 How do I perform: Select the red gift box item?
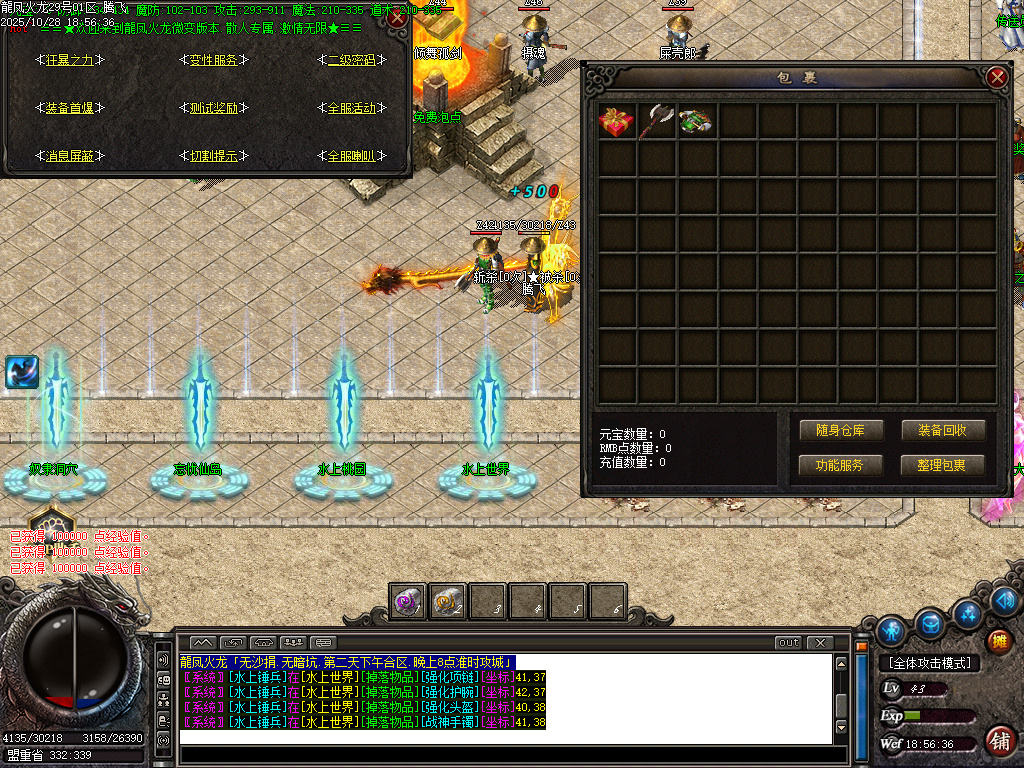point(617,122)
